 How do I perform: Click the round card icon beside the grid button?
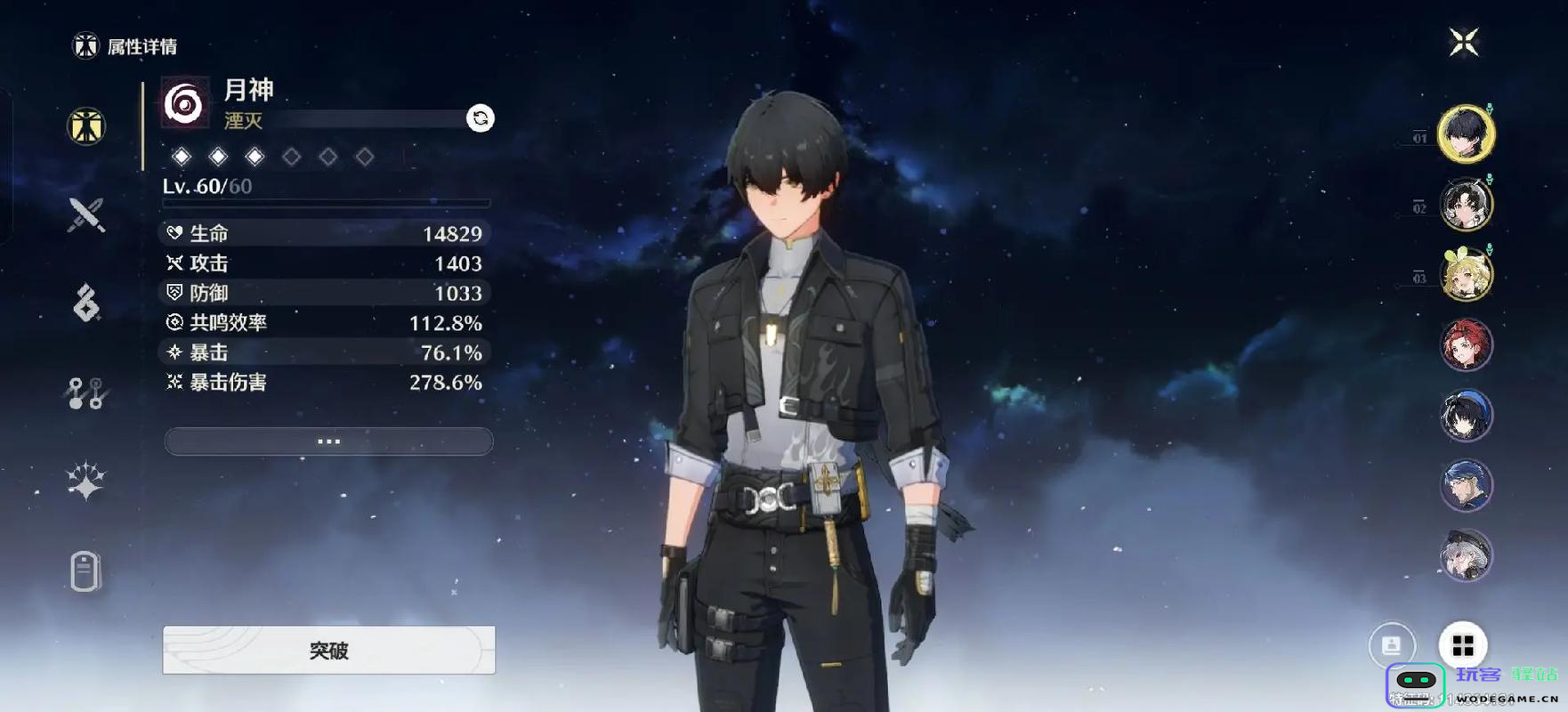tap(1392, 644)
